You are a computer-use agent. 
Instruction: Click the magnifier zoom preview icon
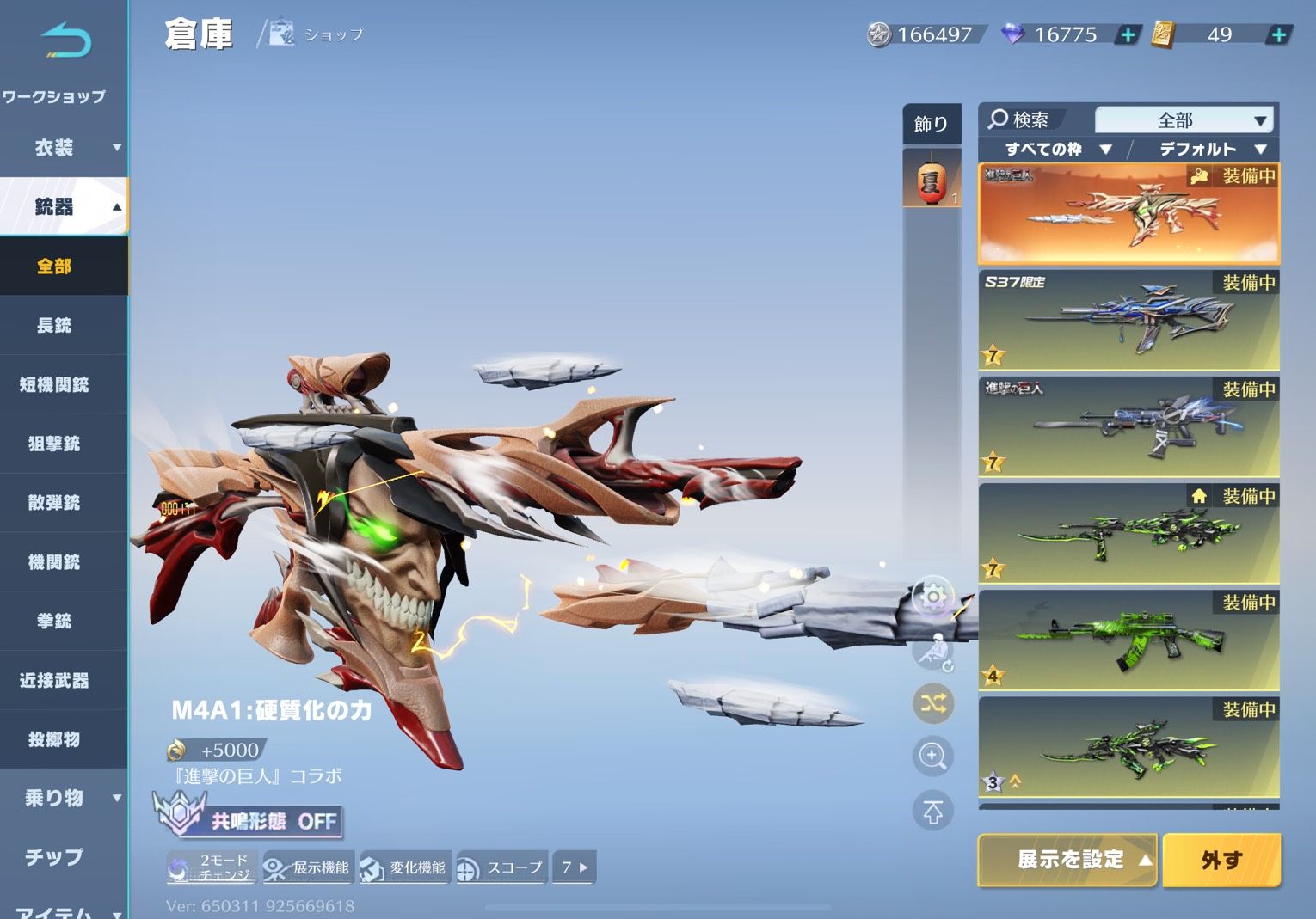(932, 756)
